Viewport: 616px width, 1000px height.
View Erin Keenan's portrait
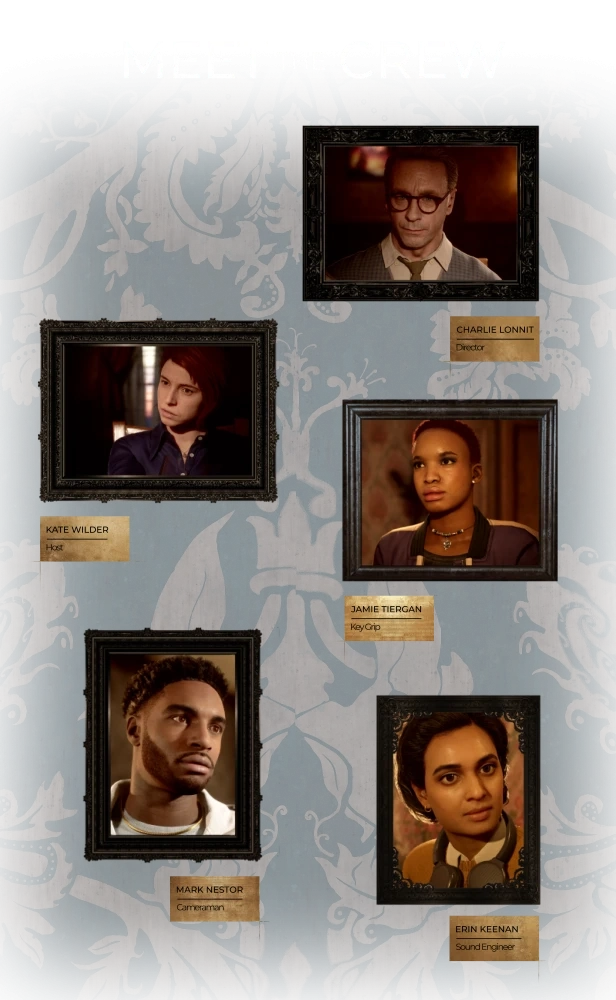coord(458,800)
